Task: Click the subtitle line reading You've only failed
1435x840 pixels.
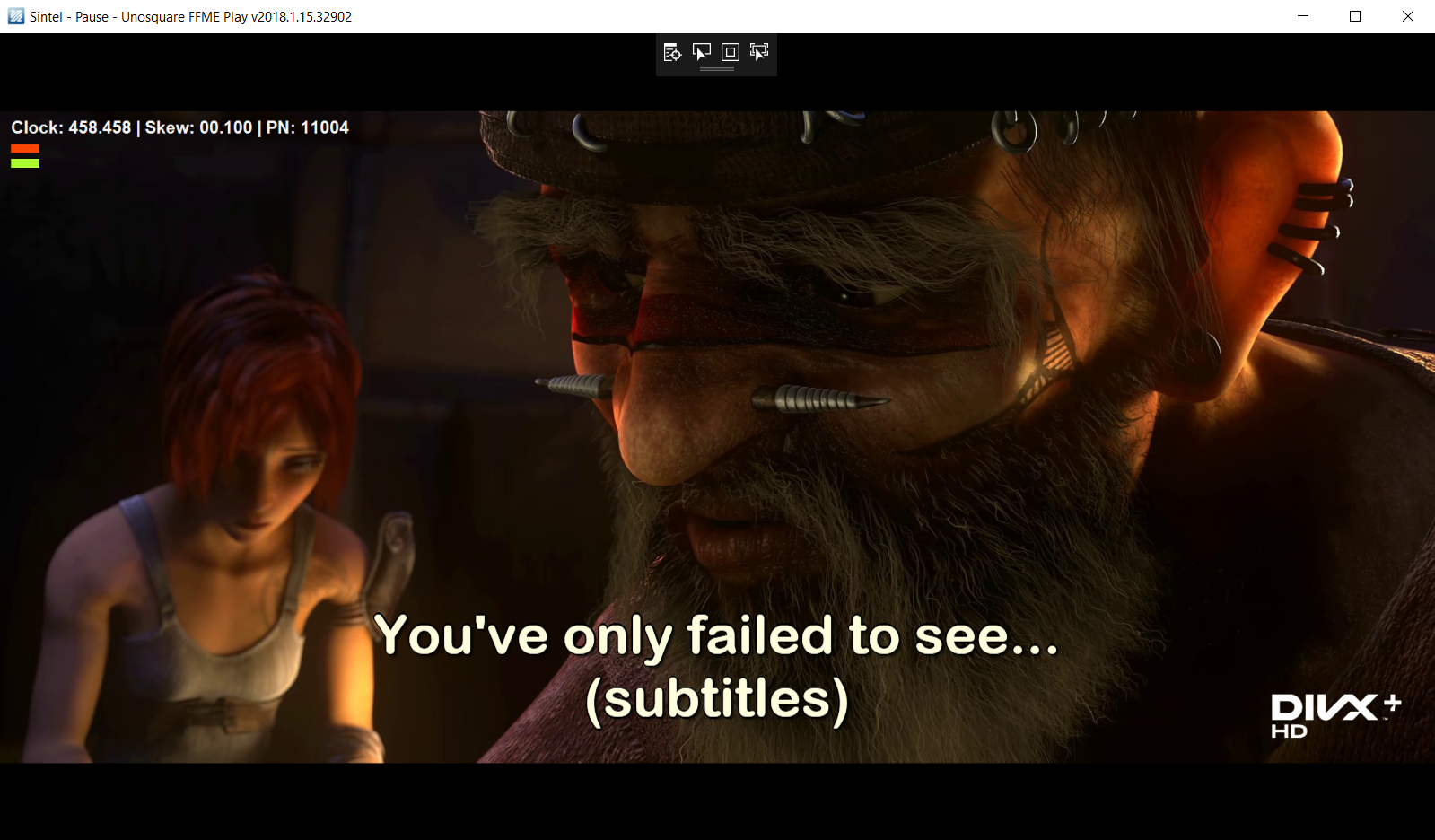Action: tap(718, 634)
